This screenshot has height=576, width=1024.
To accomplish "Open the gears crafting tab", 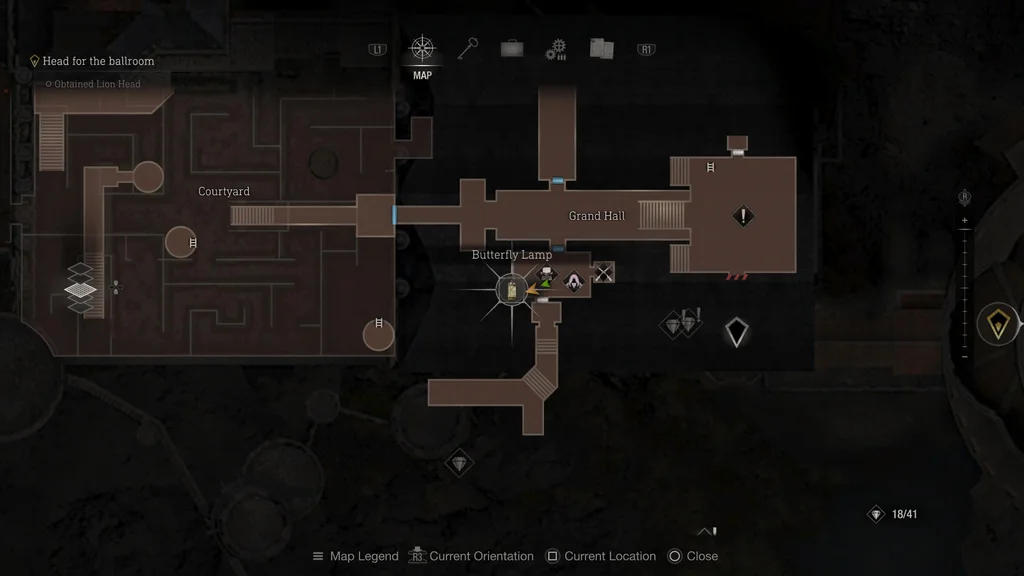I will pyautogui.click(x=556, y=49).
